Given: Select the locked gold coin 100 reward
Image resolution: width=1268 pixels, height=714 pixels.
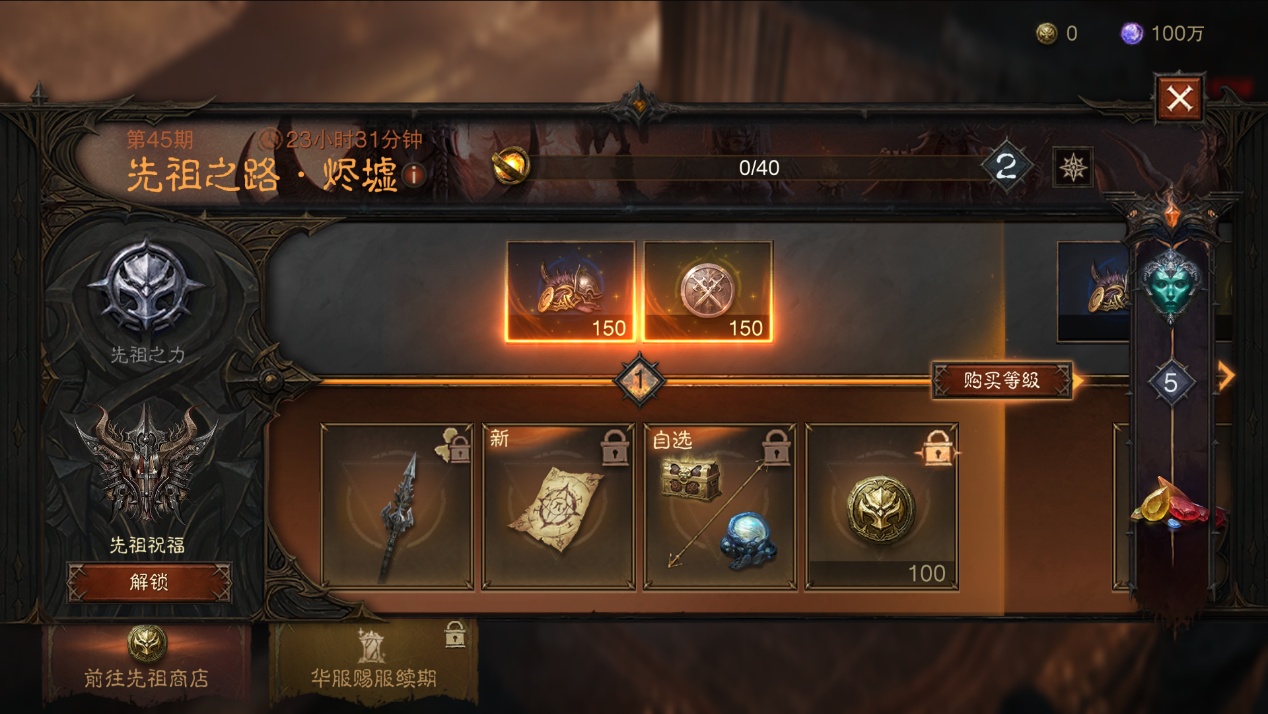Looking at the screenshot, I should pyautogui.click(x=881, y=506).
